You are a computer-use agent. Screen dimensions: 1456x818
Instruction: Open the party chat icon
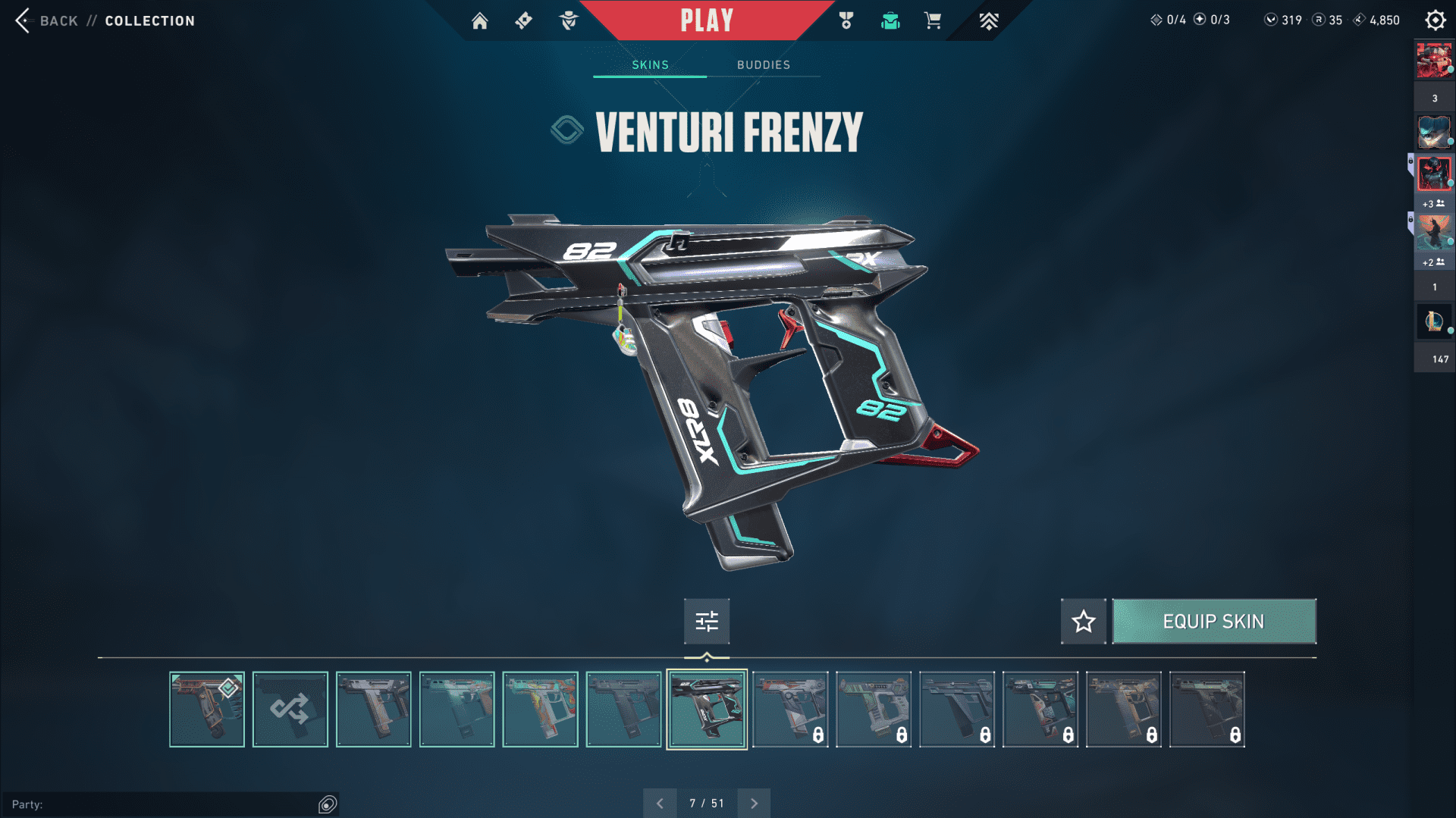[x=328, y=804]
